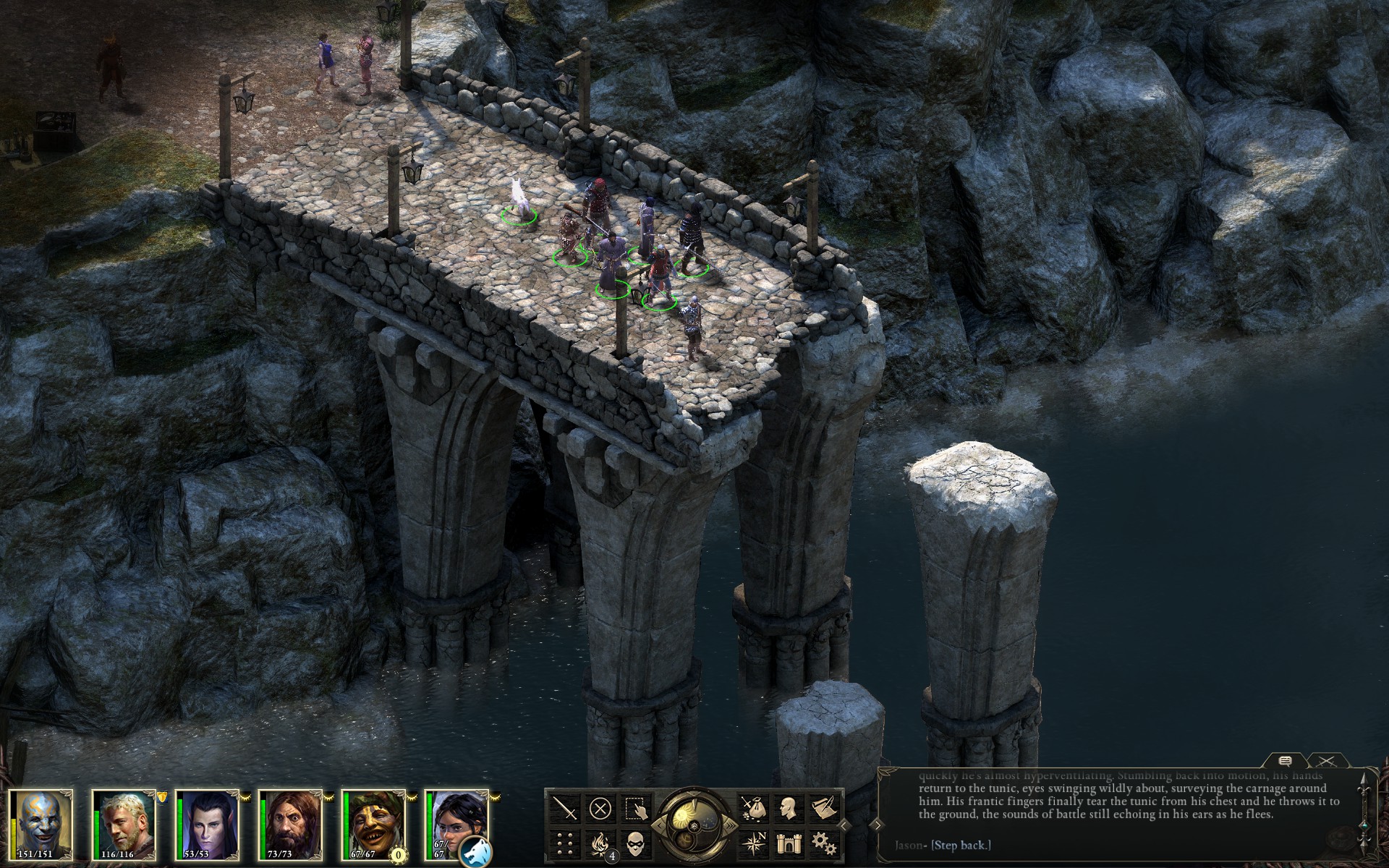This screenshot has width=1389, height=868.
Task: Click the circled X cancel action button
Action: (600, 808)
